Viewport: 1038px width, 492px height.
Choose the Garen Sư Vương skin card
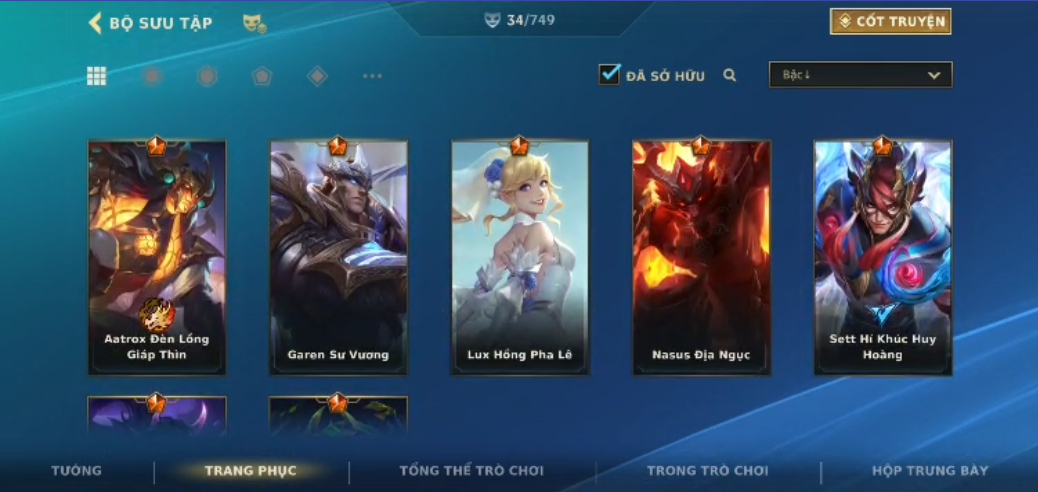tap(338, 257)
